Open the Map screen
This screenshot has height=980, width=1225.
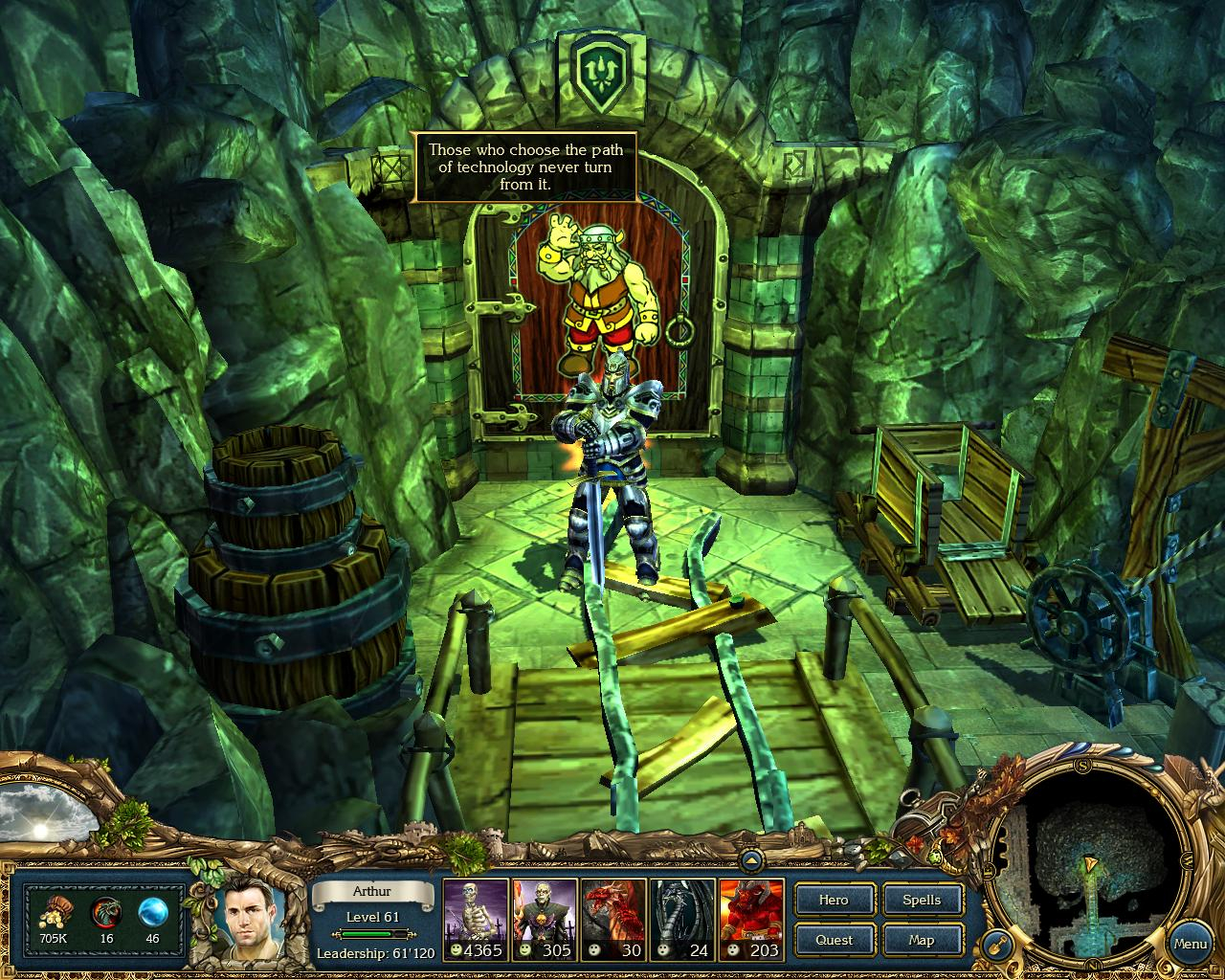(x=922, y=940)
